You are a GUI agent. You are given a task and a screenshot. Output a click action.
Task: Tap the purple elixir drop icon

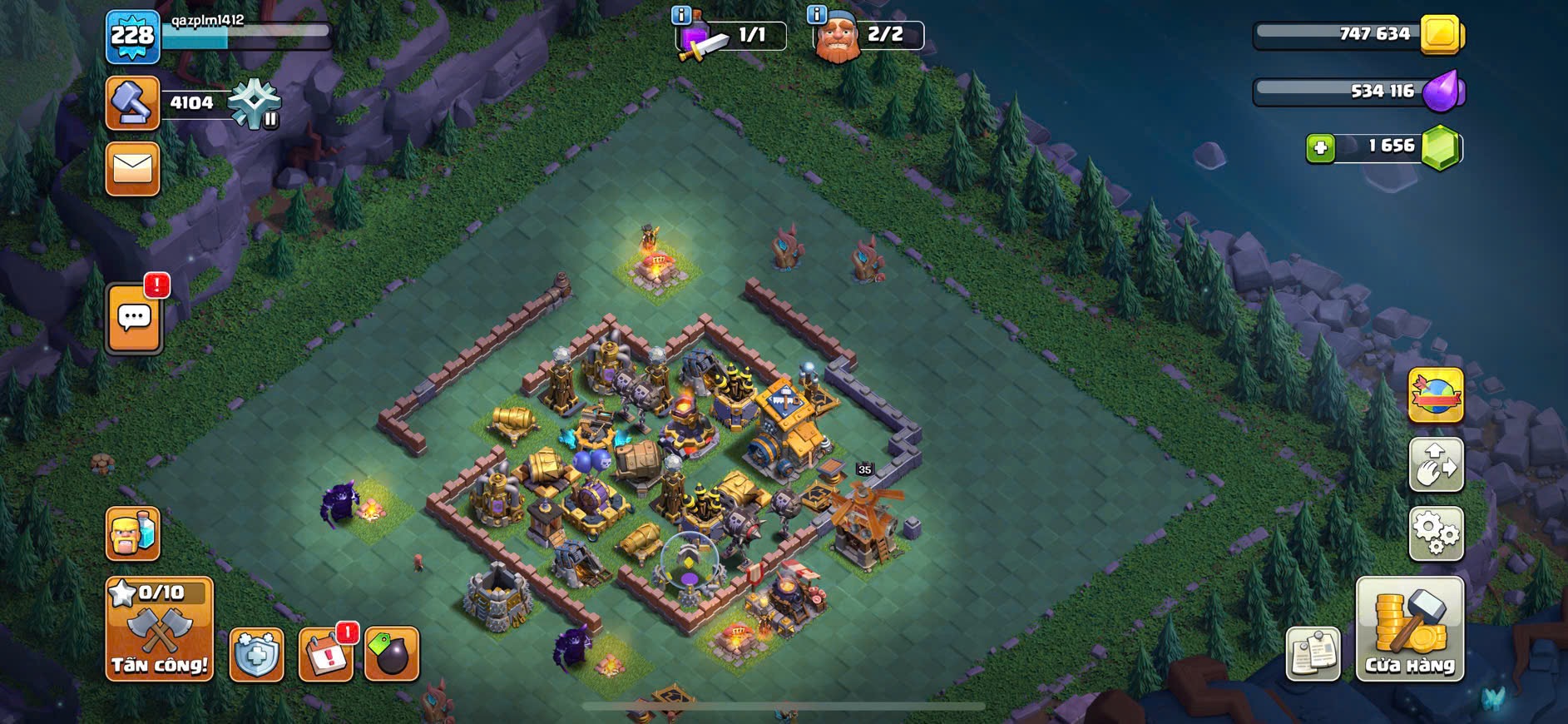pos(1442,91)
